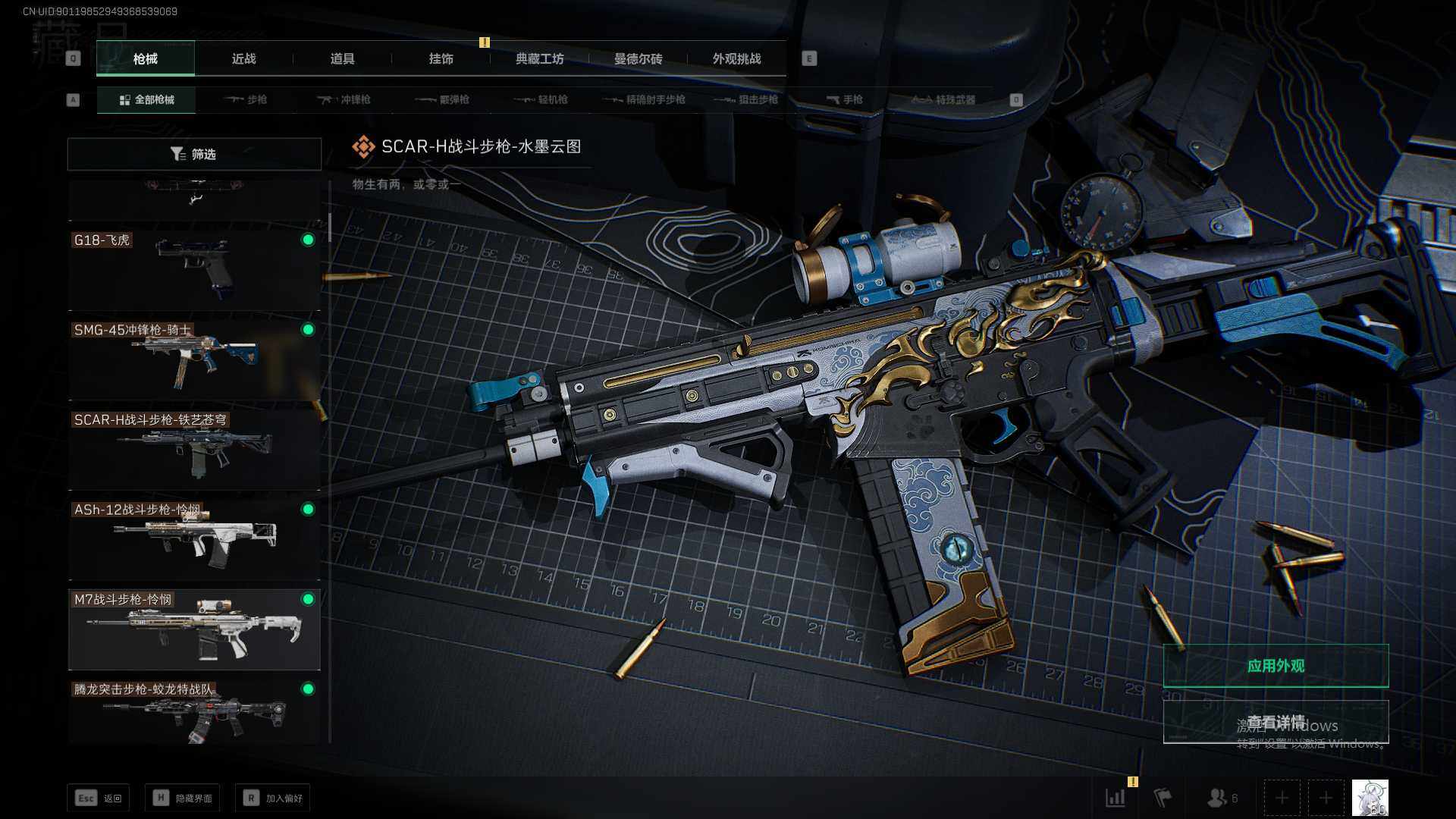Select the 腾龙突击步枪-蛟龙特战队 skin
The height and width of the screenshot is (819, 1456).
pyautogui.click(x=194, y=711)
